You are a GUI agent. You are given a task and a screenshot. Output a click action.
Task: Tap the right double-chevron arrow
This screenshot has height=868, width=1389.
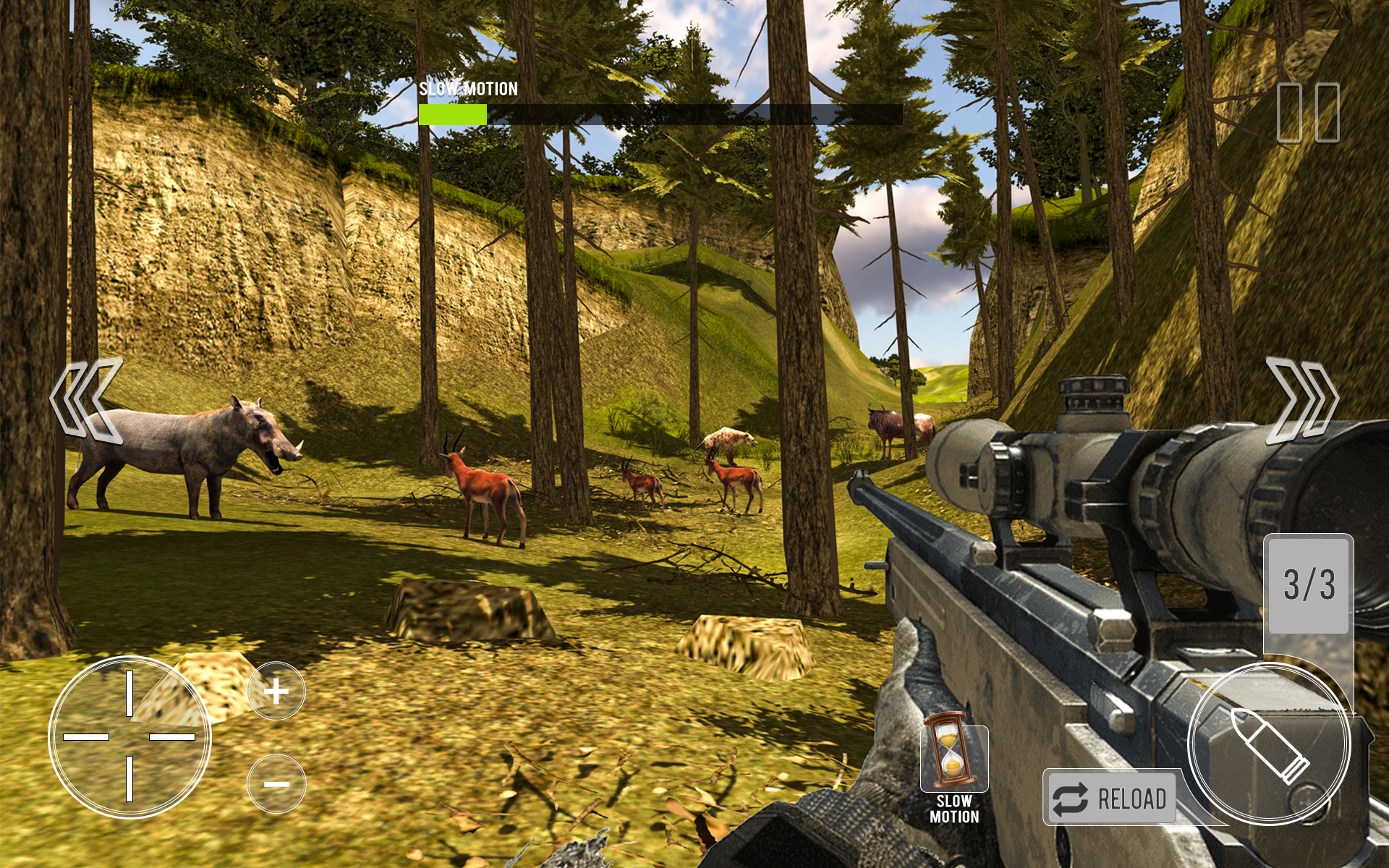1301,399
